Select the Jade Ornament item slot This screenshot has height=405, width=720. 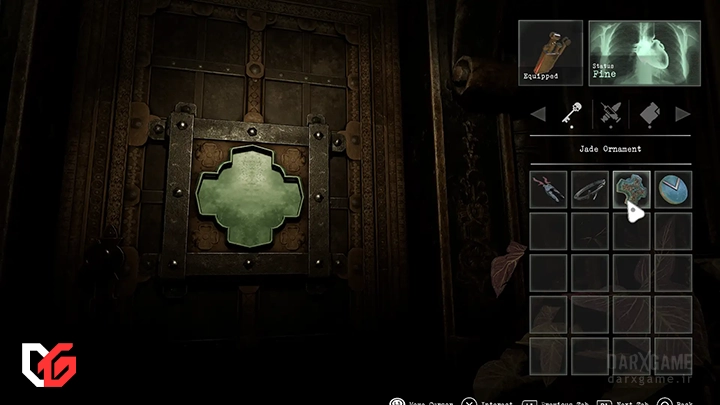point(631,190)
